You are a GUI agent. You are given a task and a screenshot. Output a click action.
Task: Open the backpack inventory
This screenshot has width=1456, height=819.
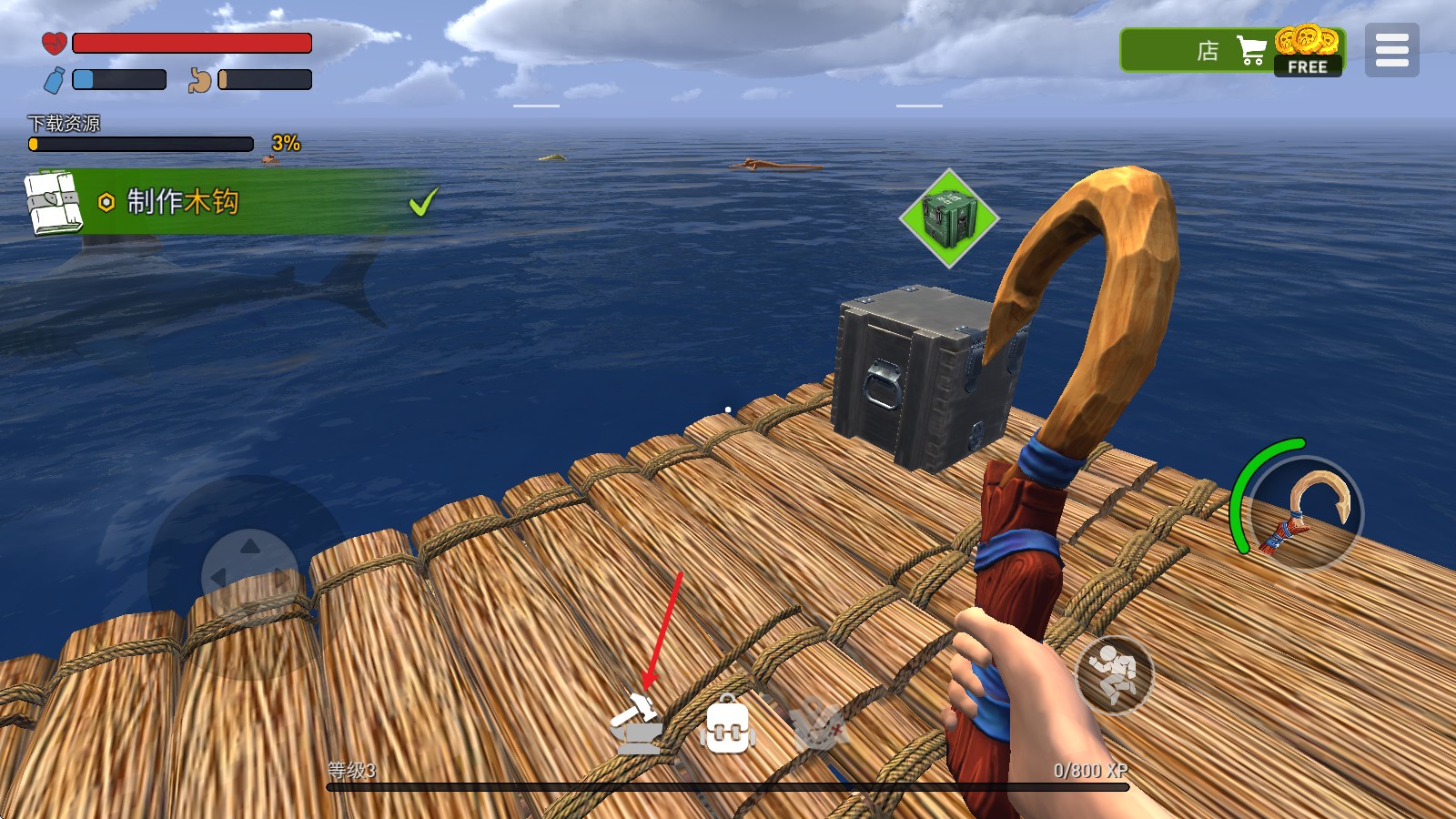pyautogui.click(x=727, y=727)
